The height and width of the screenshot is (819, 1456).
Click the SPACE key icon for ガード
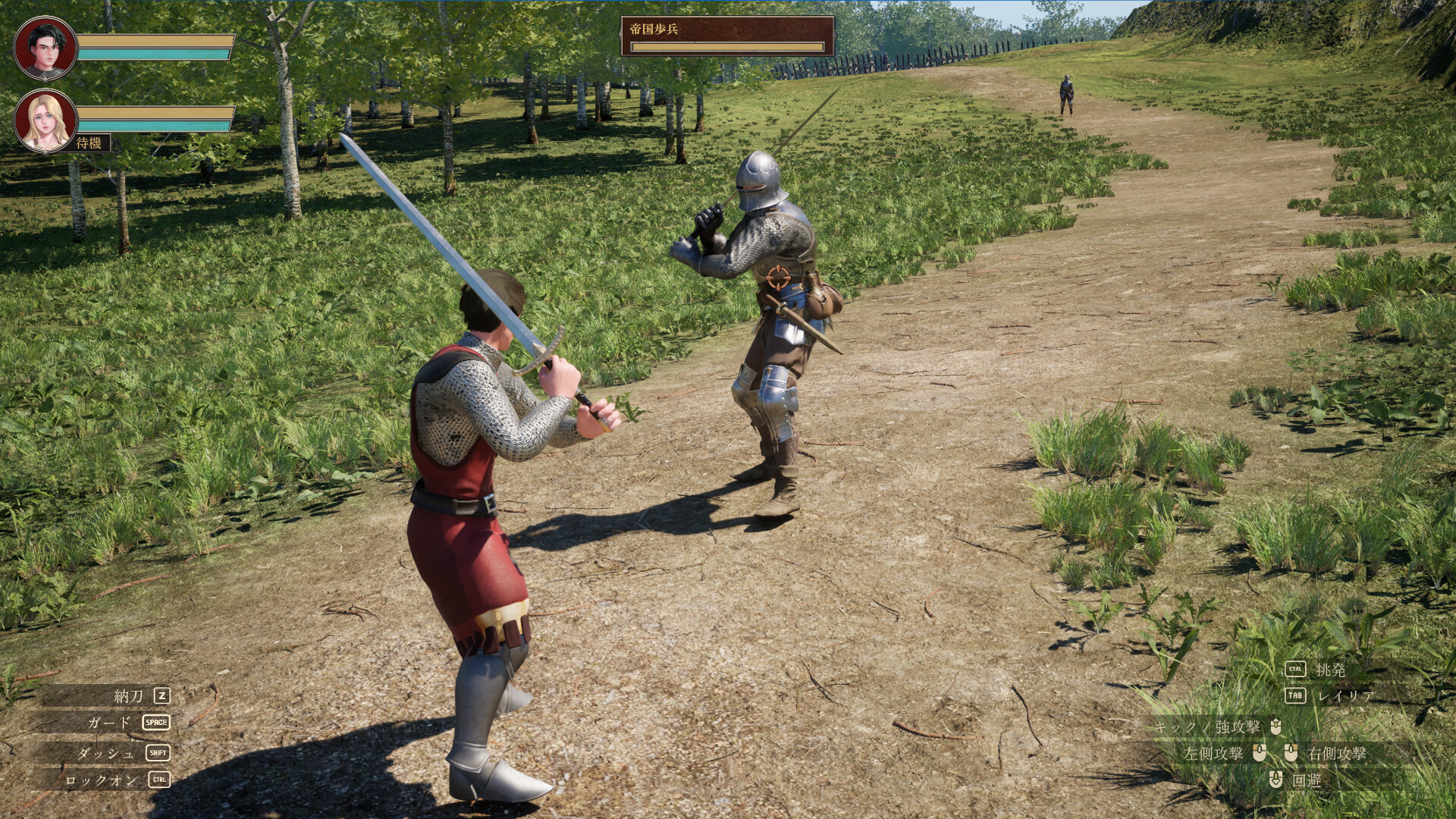click(x=157, y=723)
